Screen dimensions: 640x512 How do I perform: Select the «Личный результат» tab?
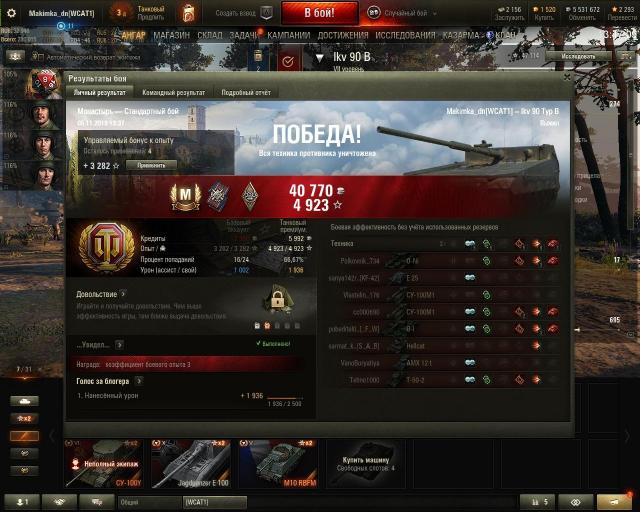click(98, 92)
